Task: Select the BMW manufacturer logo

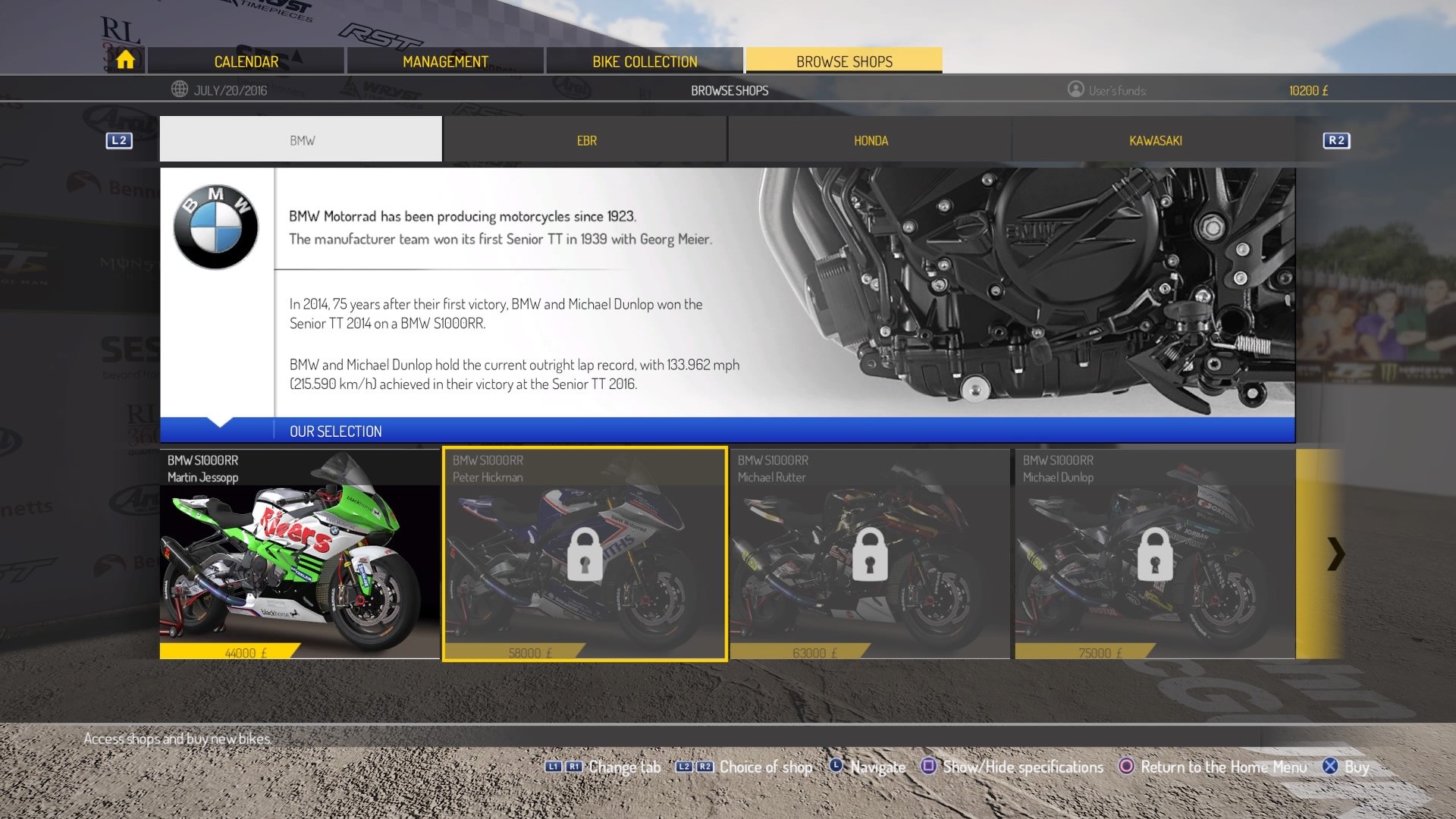Action: coord(215,225)
